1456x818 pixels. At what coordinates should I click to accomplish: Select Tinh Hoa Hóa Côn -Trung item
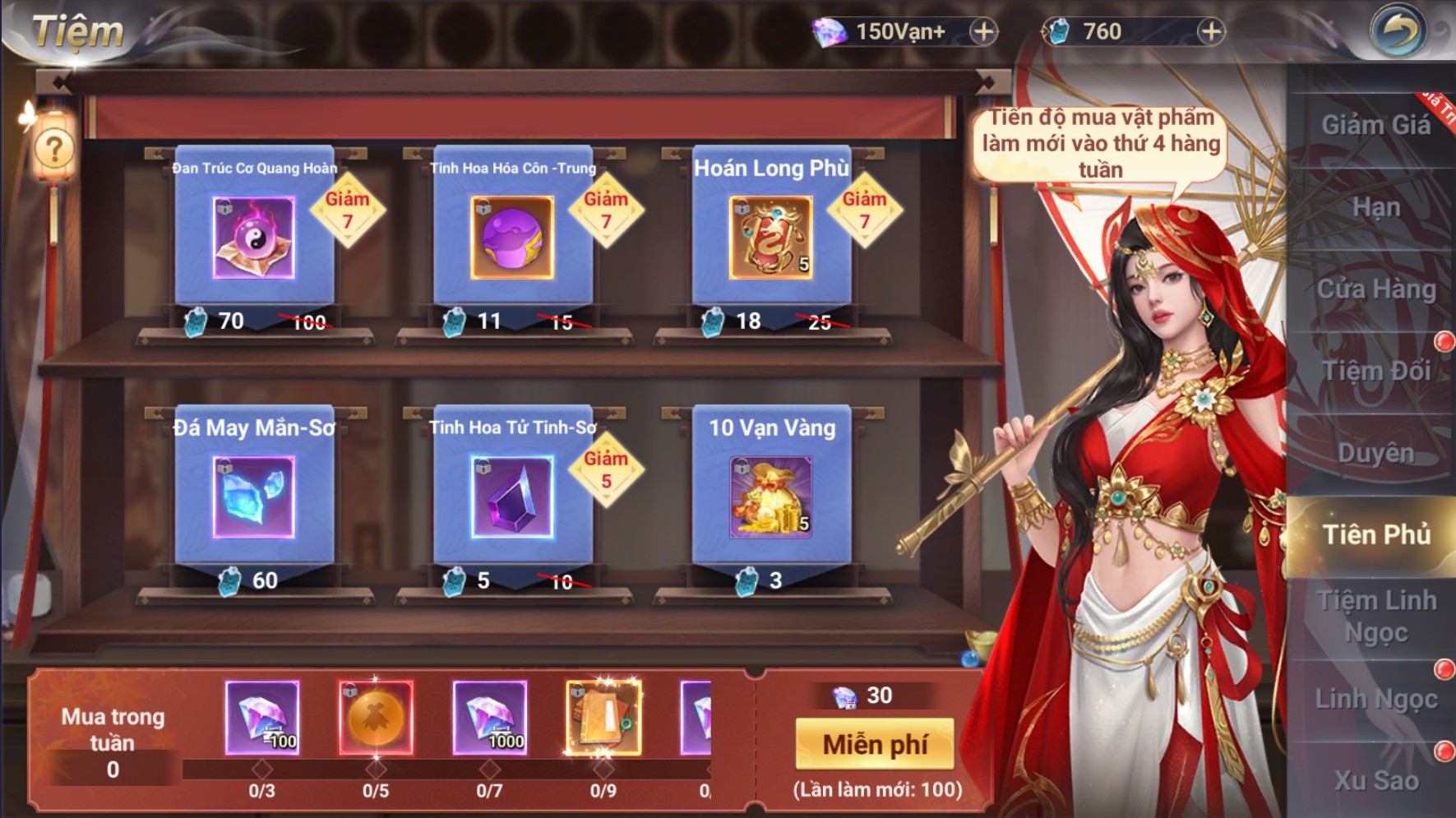[512, 238]
